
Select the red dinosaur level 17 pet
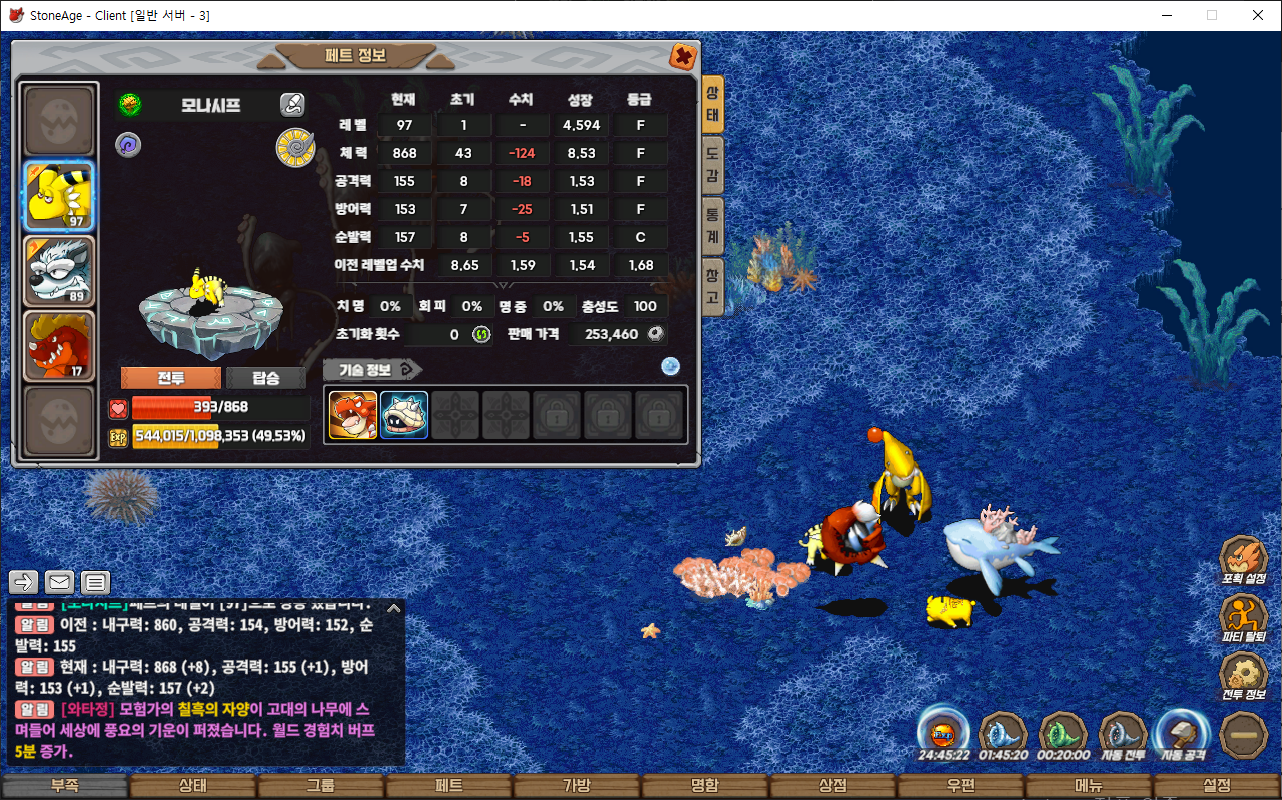click(x=59, y=346)
